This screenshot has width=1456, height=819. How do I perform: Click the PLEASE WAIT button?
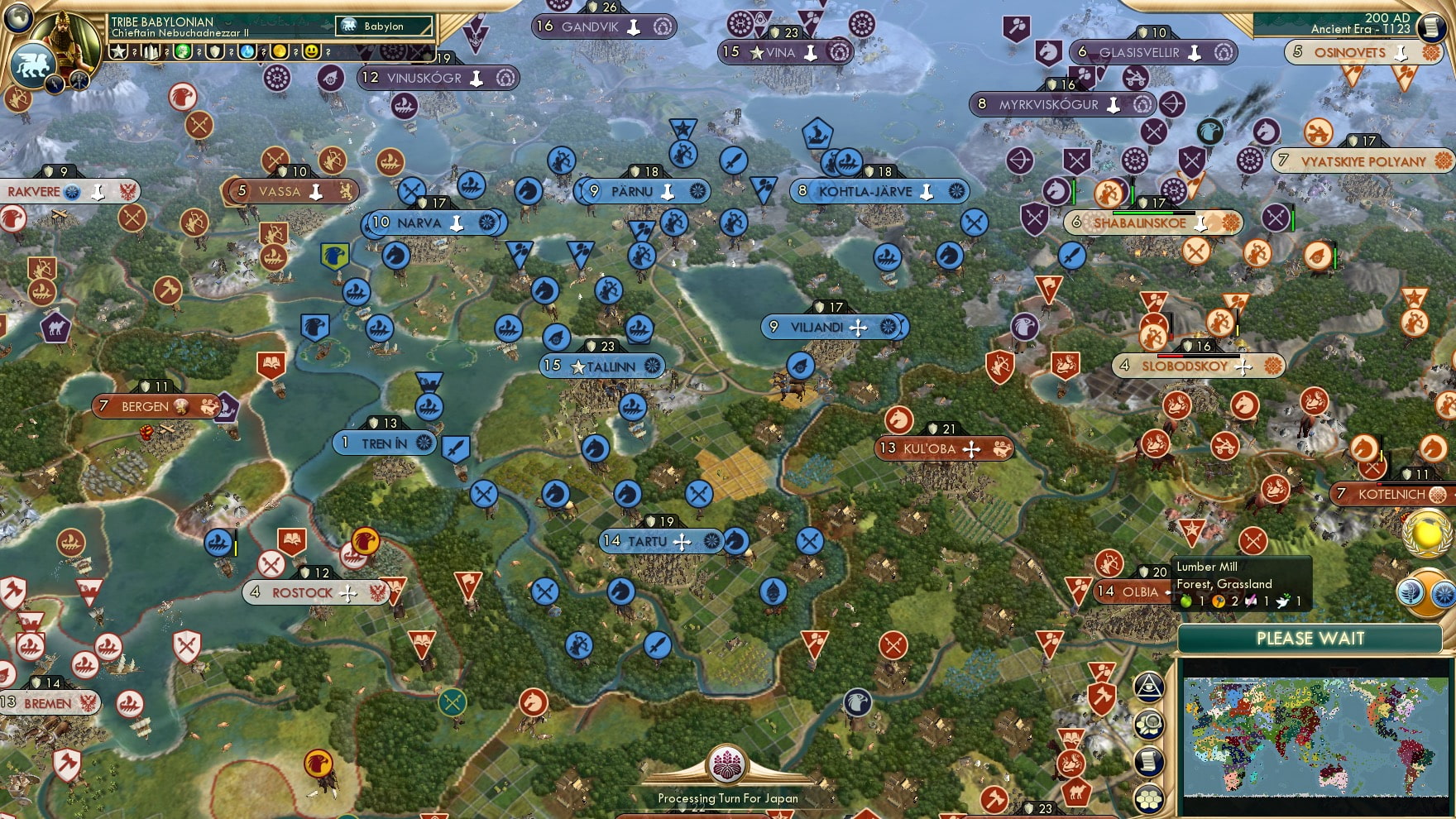tap(1311, 639)
